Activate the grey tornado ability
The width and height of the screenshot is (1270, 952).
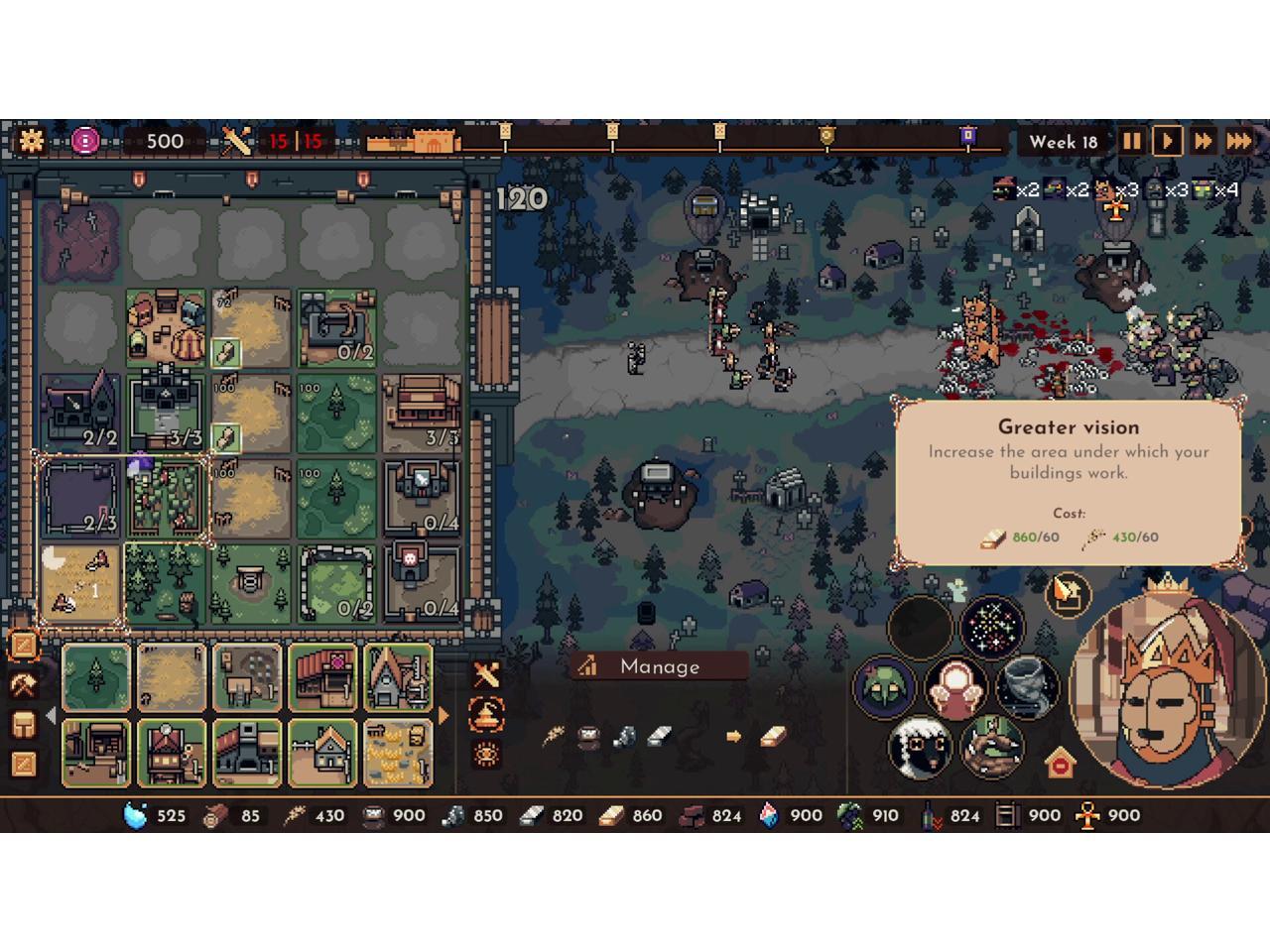point(1027,685)
